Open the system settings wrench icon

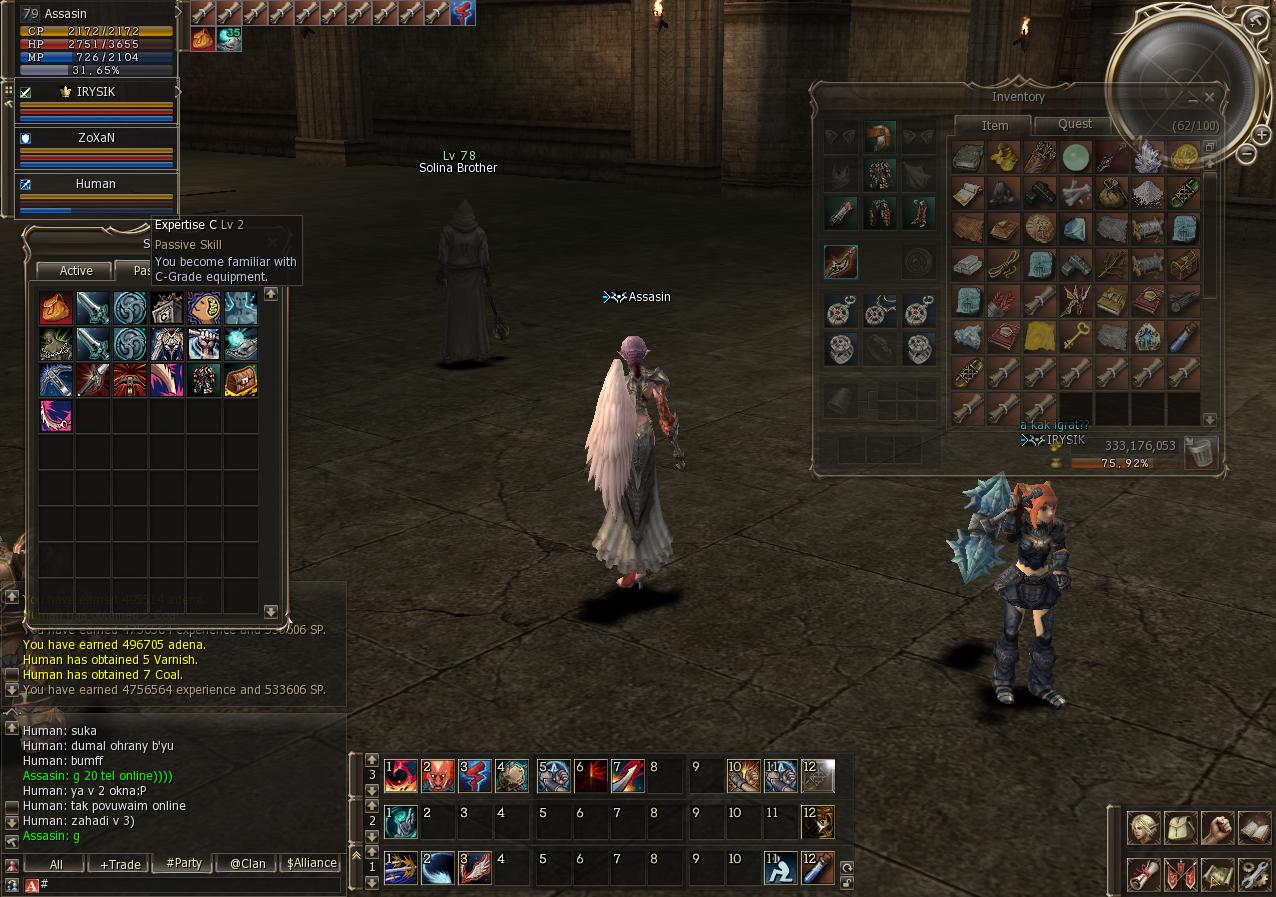(x=1254, y=875)
